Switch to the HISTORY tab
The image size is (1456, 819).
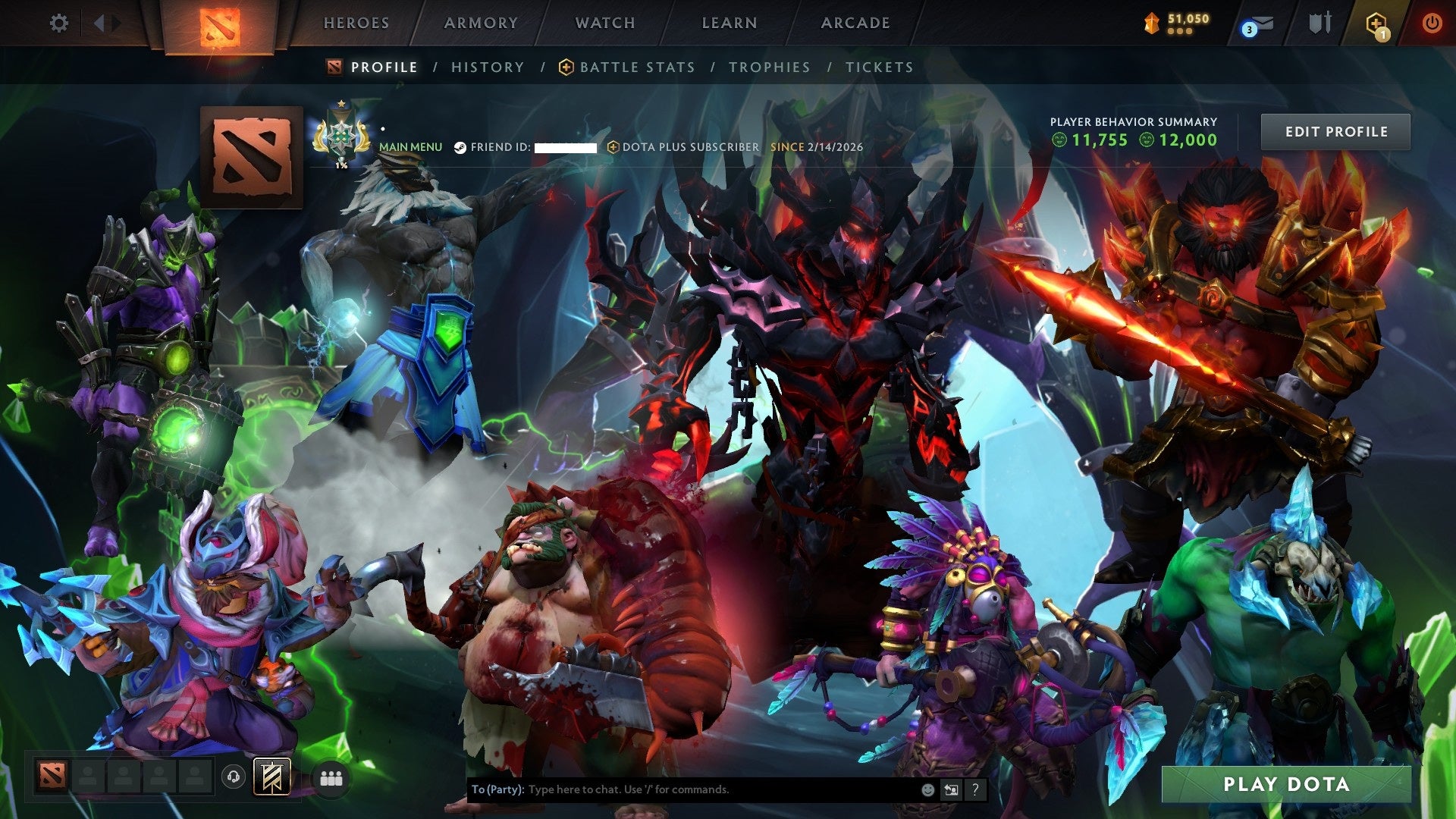point(487,67)
